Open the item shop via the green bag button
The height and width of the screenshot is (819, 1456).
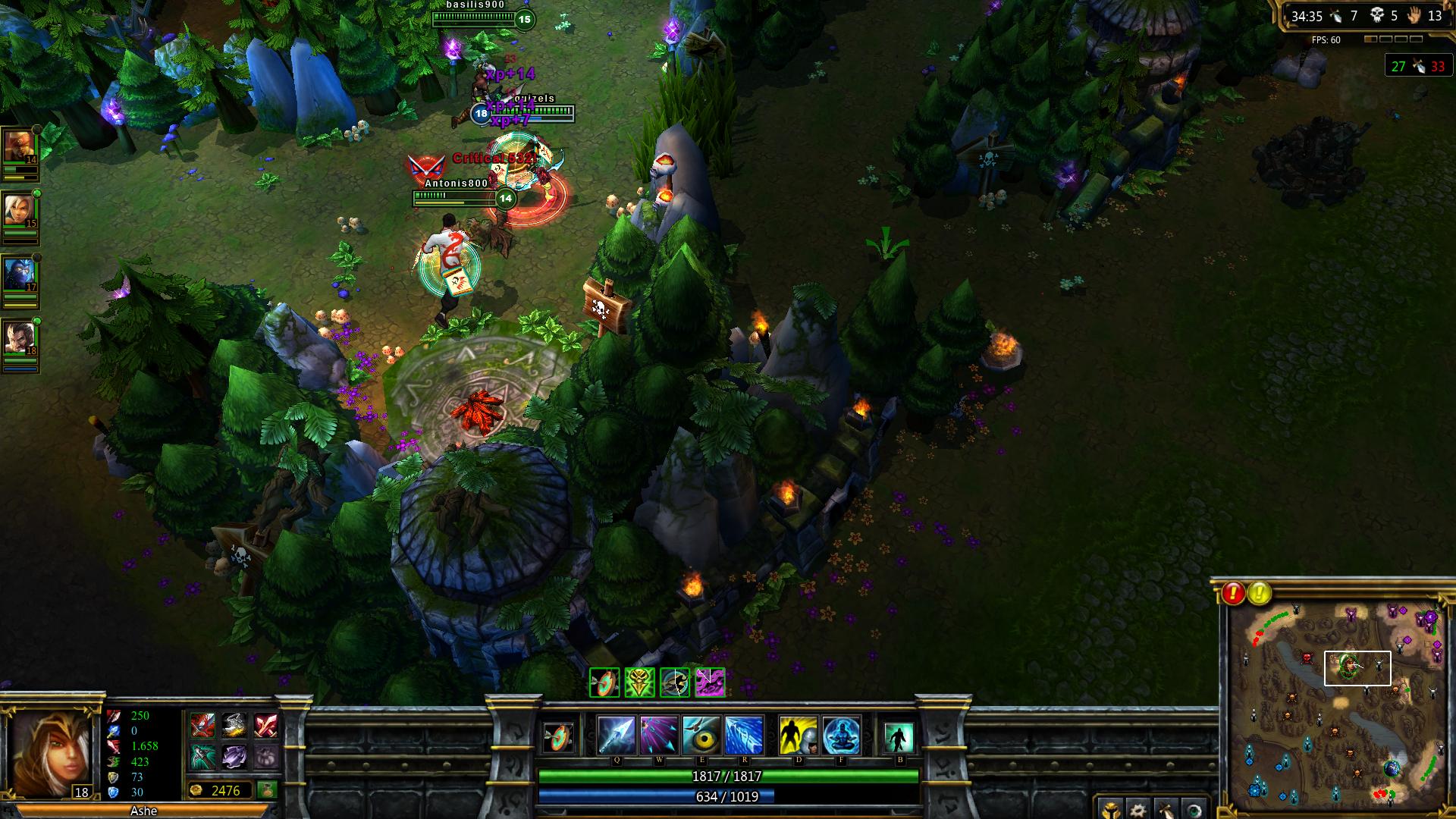(266, 790)
